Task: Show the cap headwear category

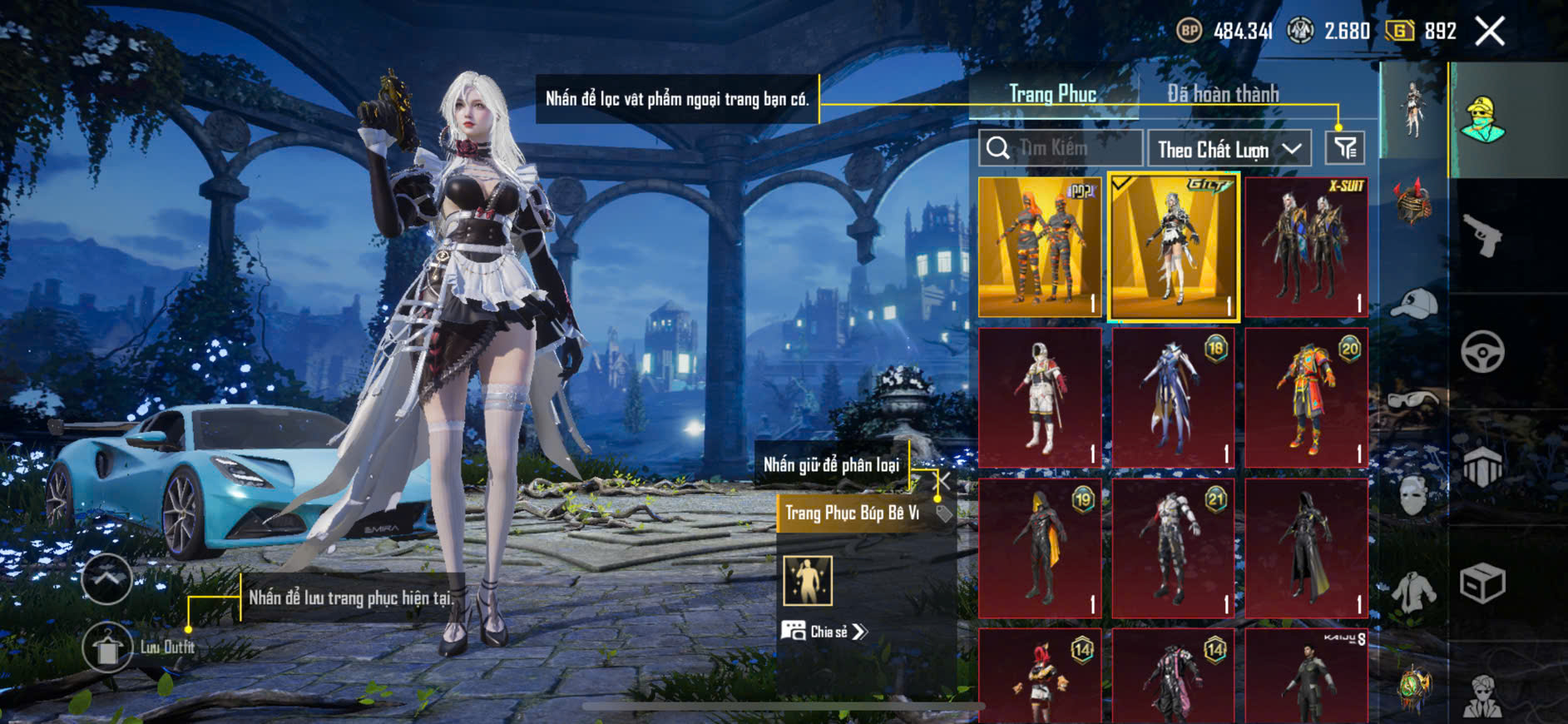Action: click(x=1413, y=304)
